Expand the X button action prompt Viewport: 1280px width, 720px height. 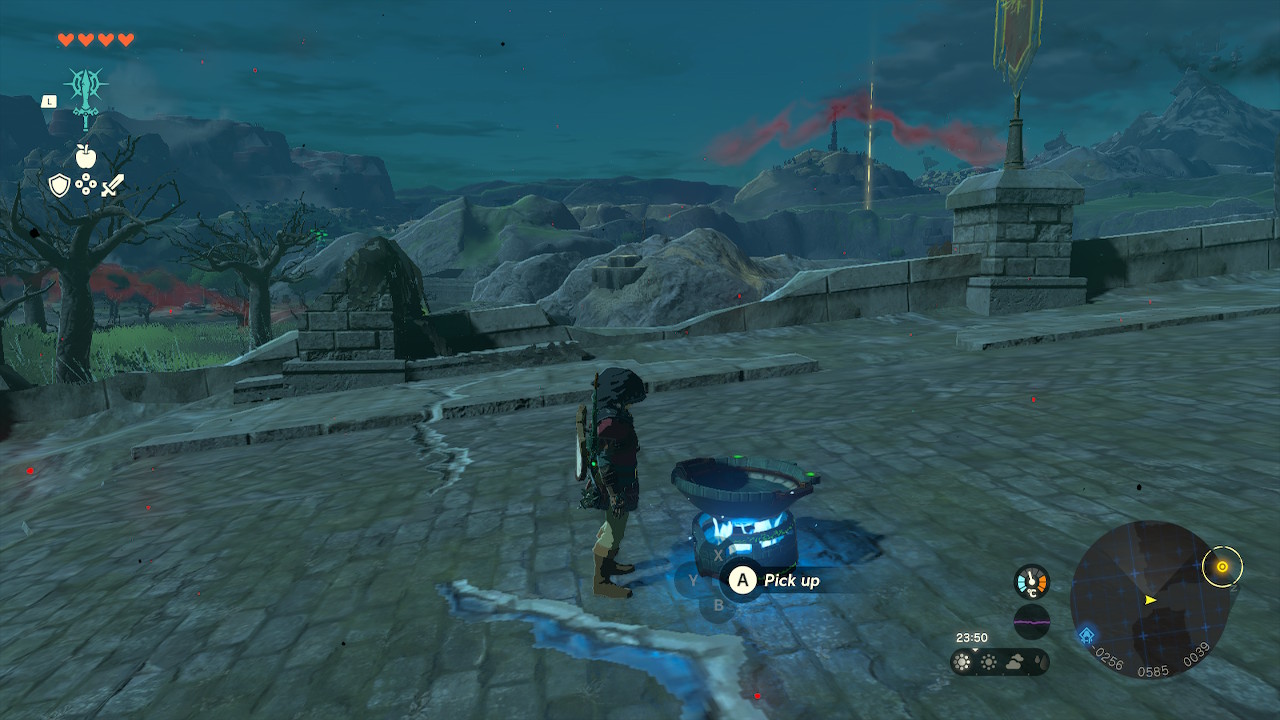coord(719,554)
